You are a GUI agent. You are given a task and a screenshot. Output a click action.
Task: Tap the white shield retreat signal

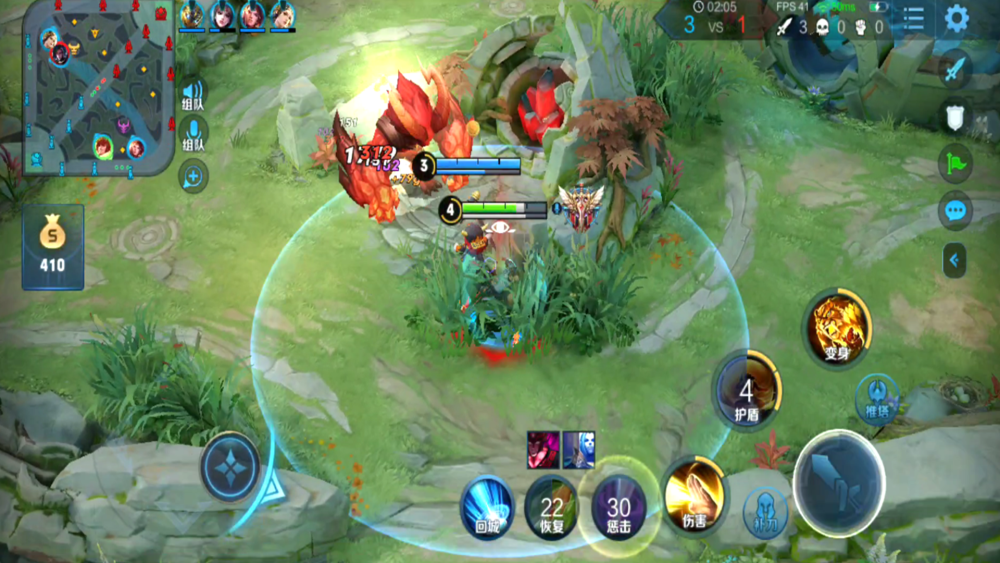[x=956, y=117]
